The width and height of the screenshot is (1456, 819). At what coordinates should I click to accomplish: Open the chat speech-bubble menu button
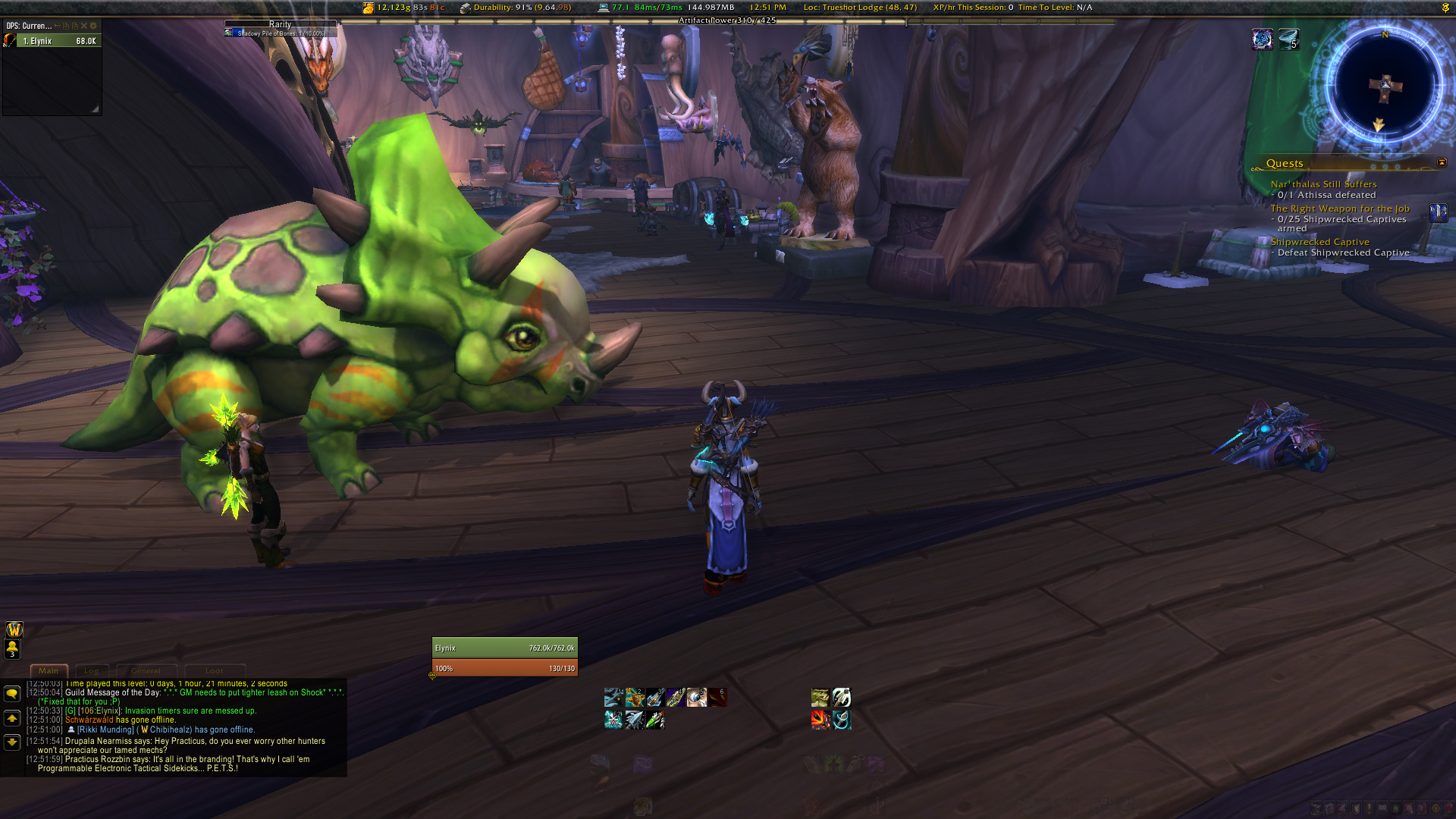pyautogui.click(x=12, y=694)
